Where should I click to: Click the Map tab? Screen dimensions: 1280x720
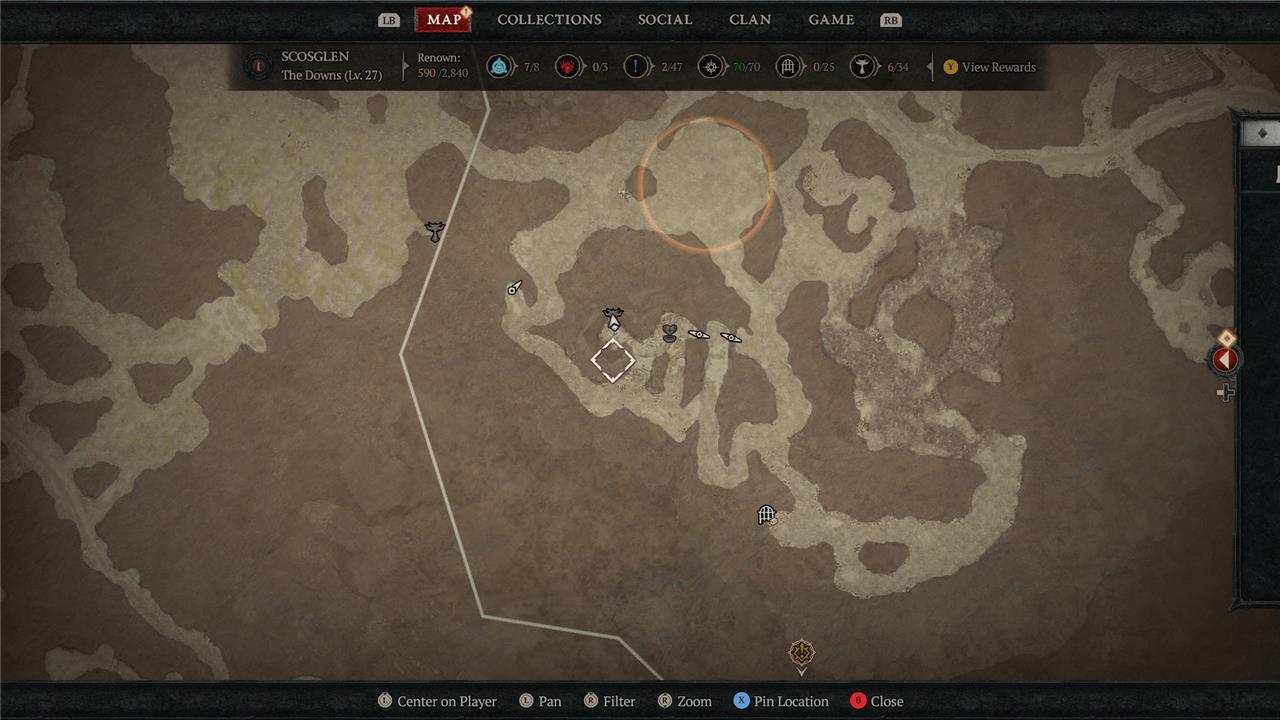tap(443, 20)
